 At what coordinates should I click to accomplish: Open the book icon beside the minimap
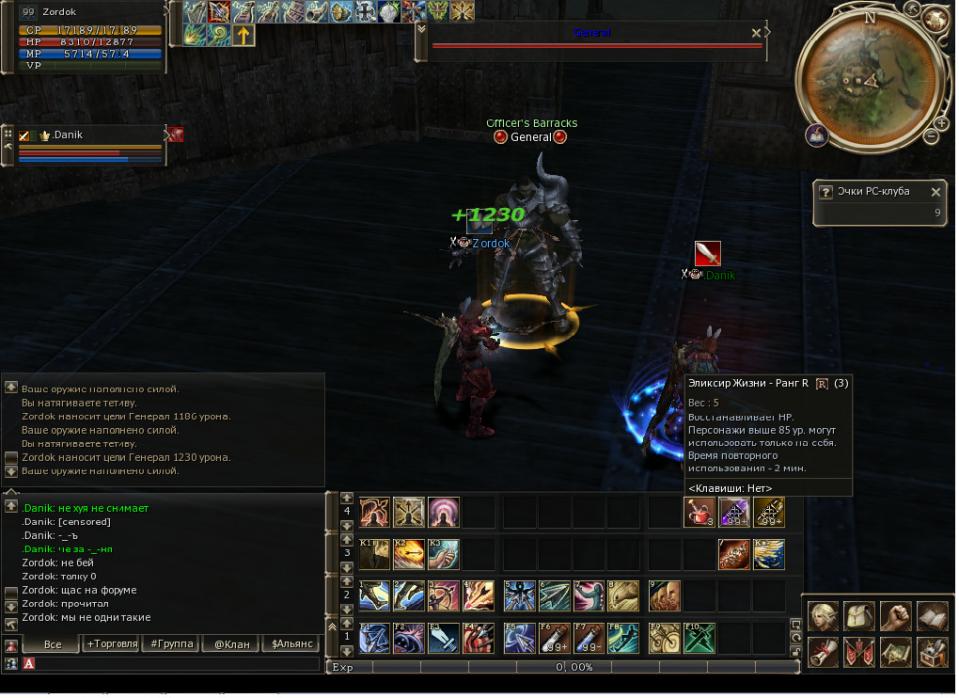click(815, 136)
